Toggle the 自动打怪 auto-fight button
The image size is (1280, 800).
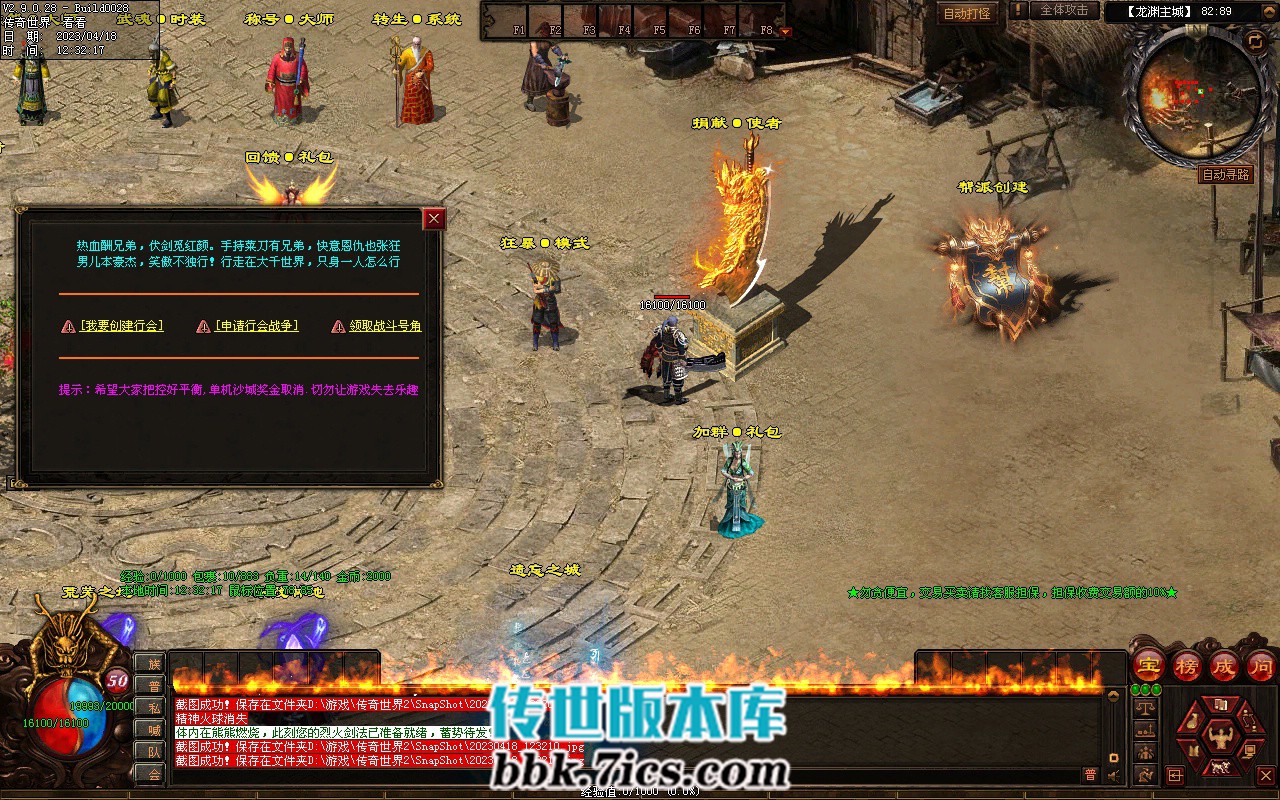click(x=967, y=14)
